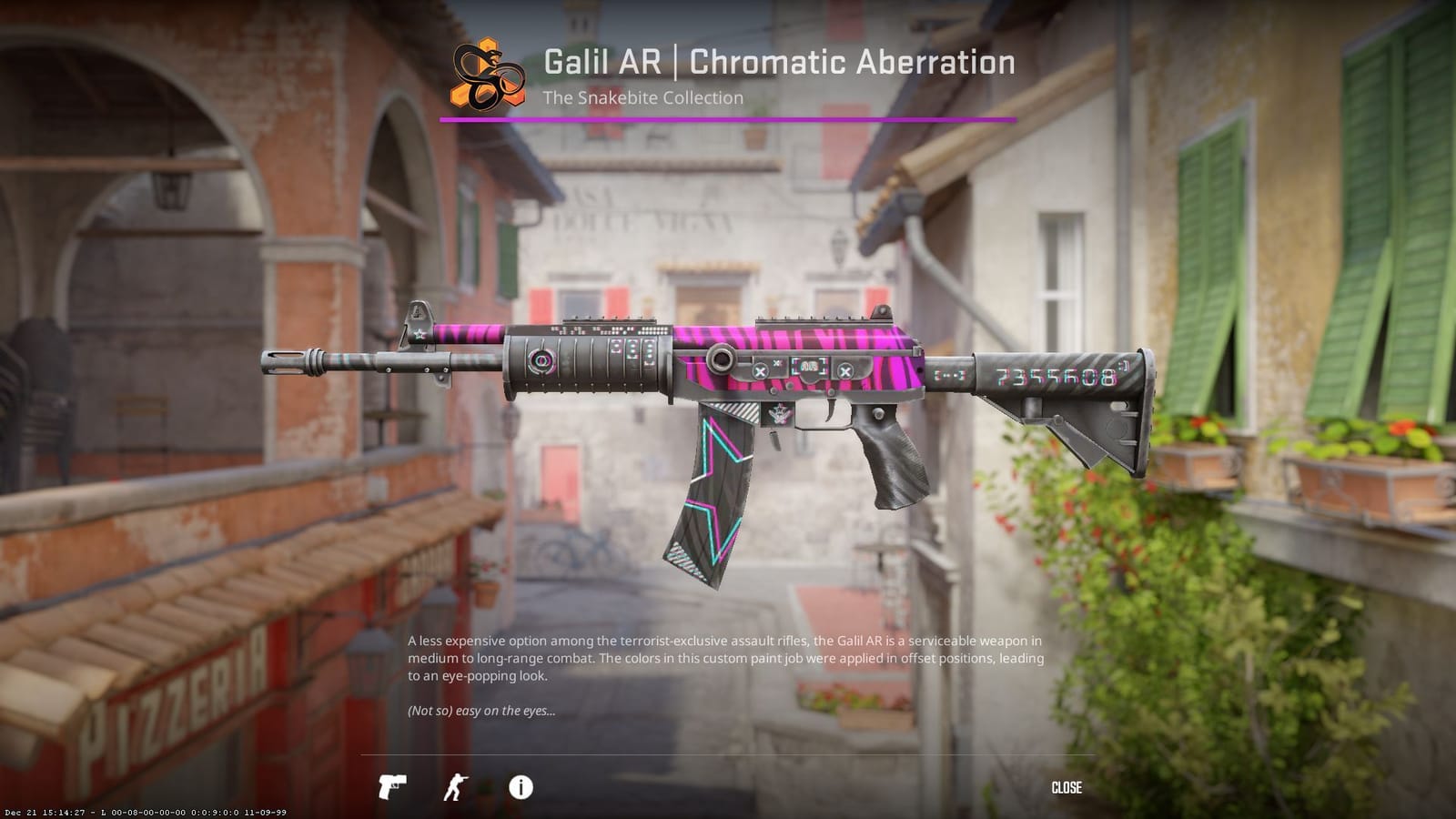Click the purple wear indicator bar
Viewport: 1456px width, 819px height.
coord(725,116)
